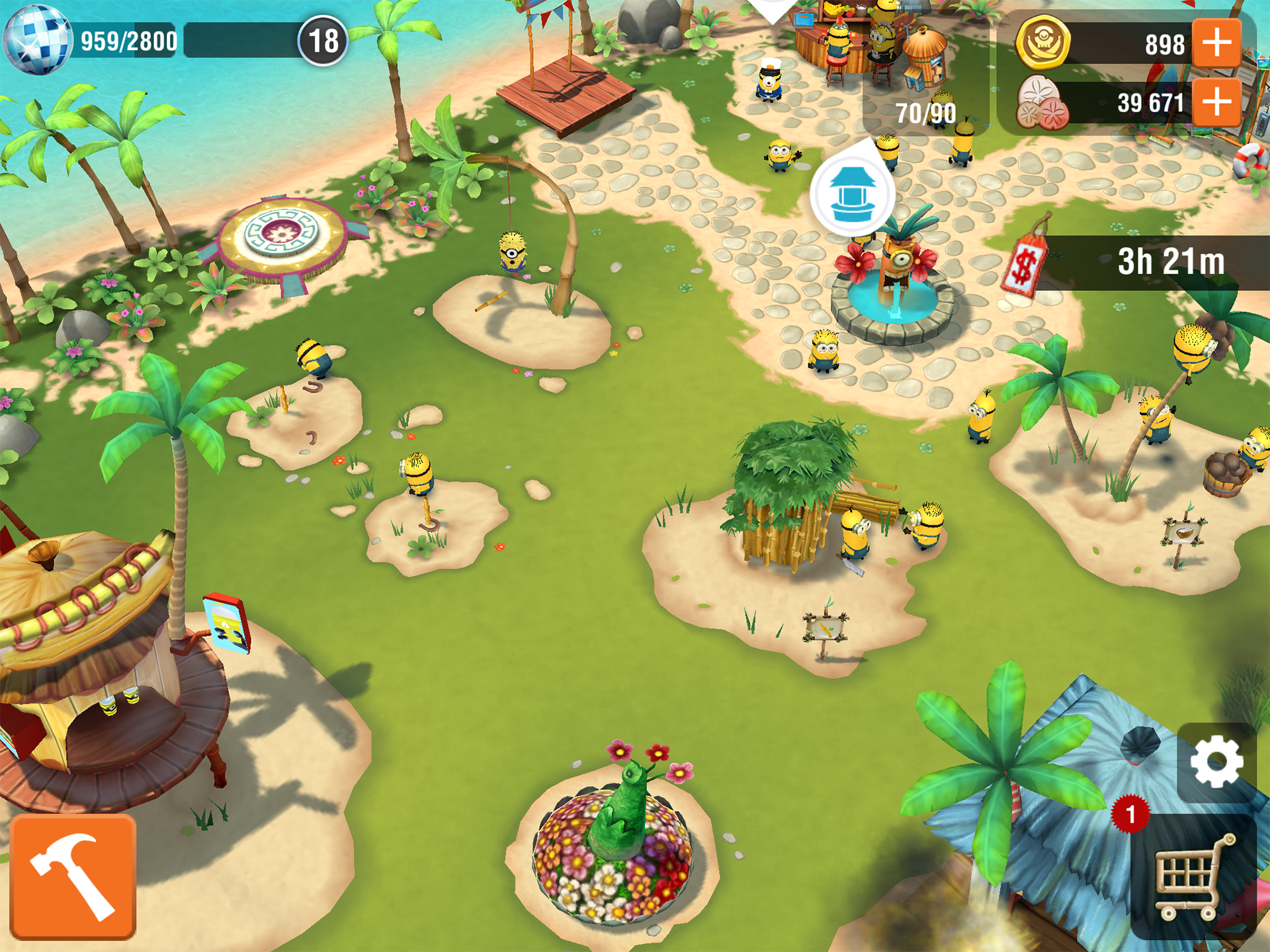Tap the blue hut bubble above the fountain
This screenshot has height=952, width=1270.
click(x=852, y=194)
